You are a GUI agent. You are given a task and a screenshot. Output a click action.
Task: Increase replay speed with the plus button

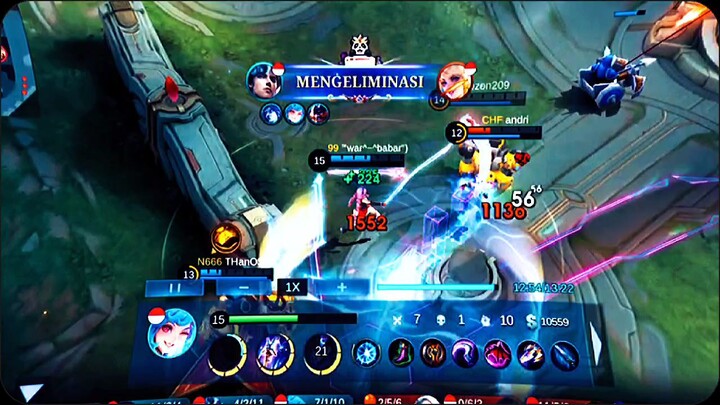[340, 288]
